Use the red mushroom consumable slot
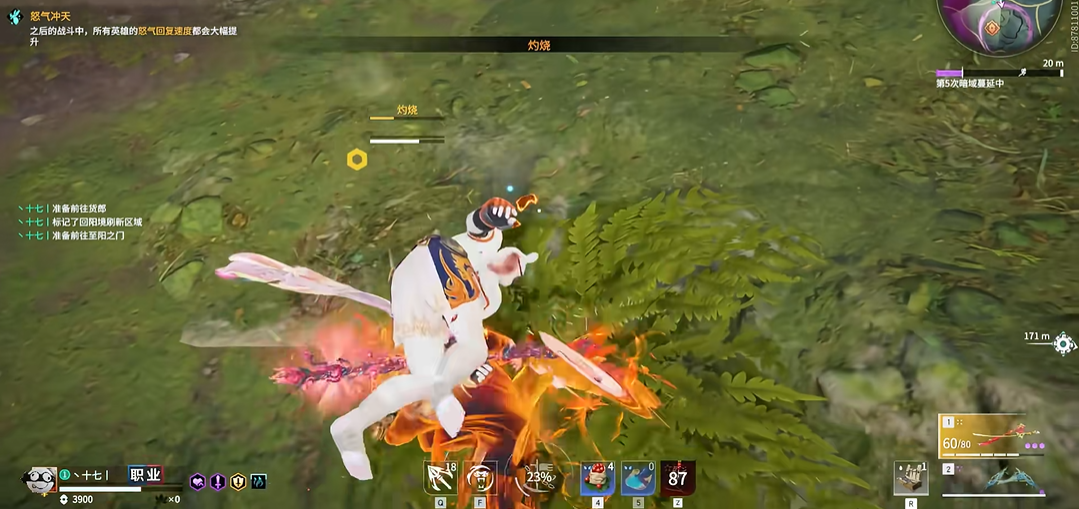 coord(597,478)
